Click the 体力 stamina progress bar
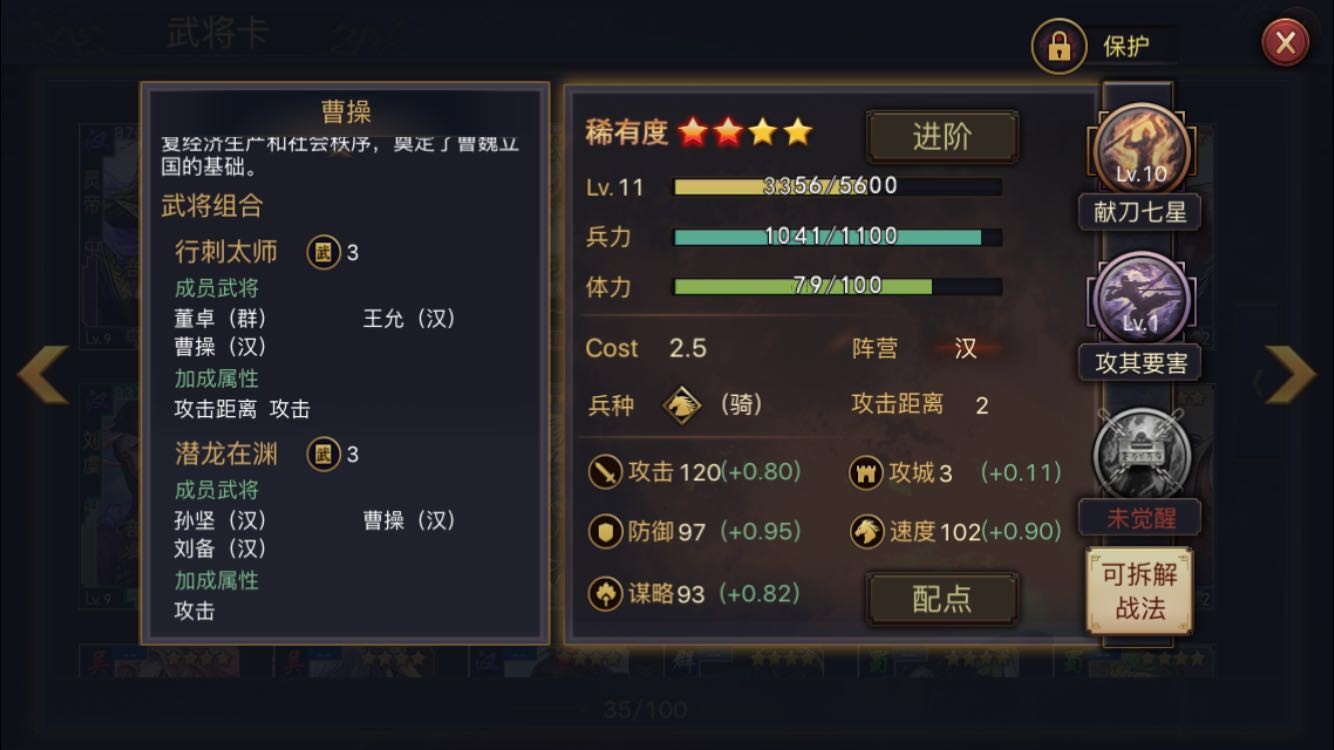 pyautogui.click(x=838, y=288)
